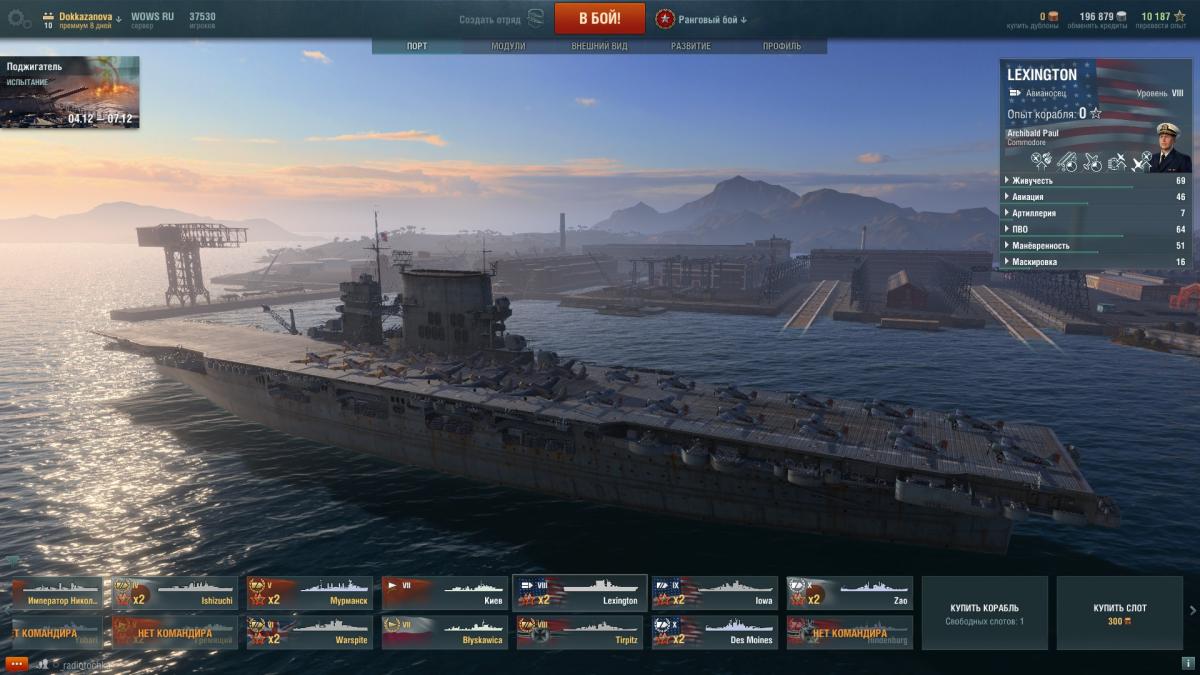Open the Поджигатель challenge banner
Screen dimensions: 1200x675
70,92
